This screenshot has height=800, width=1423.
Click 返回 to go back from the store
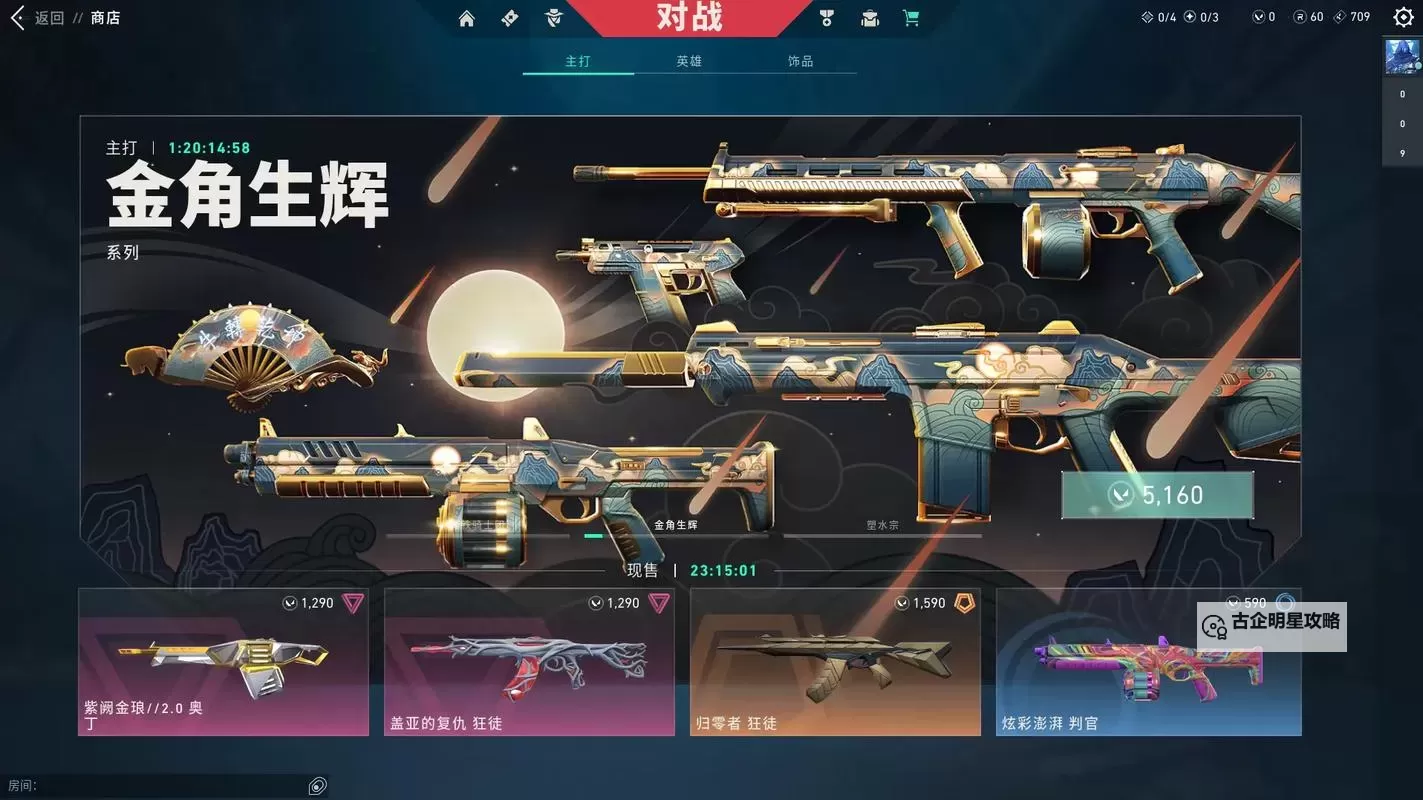[40, 17]
